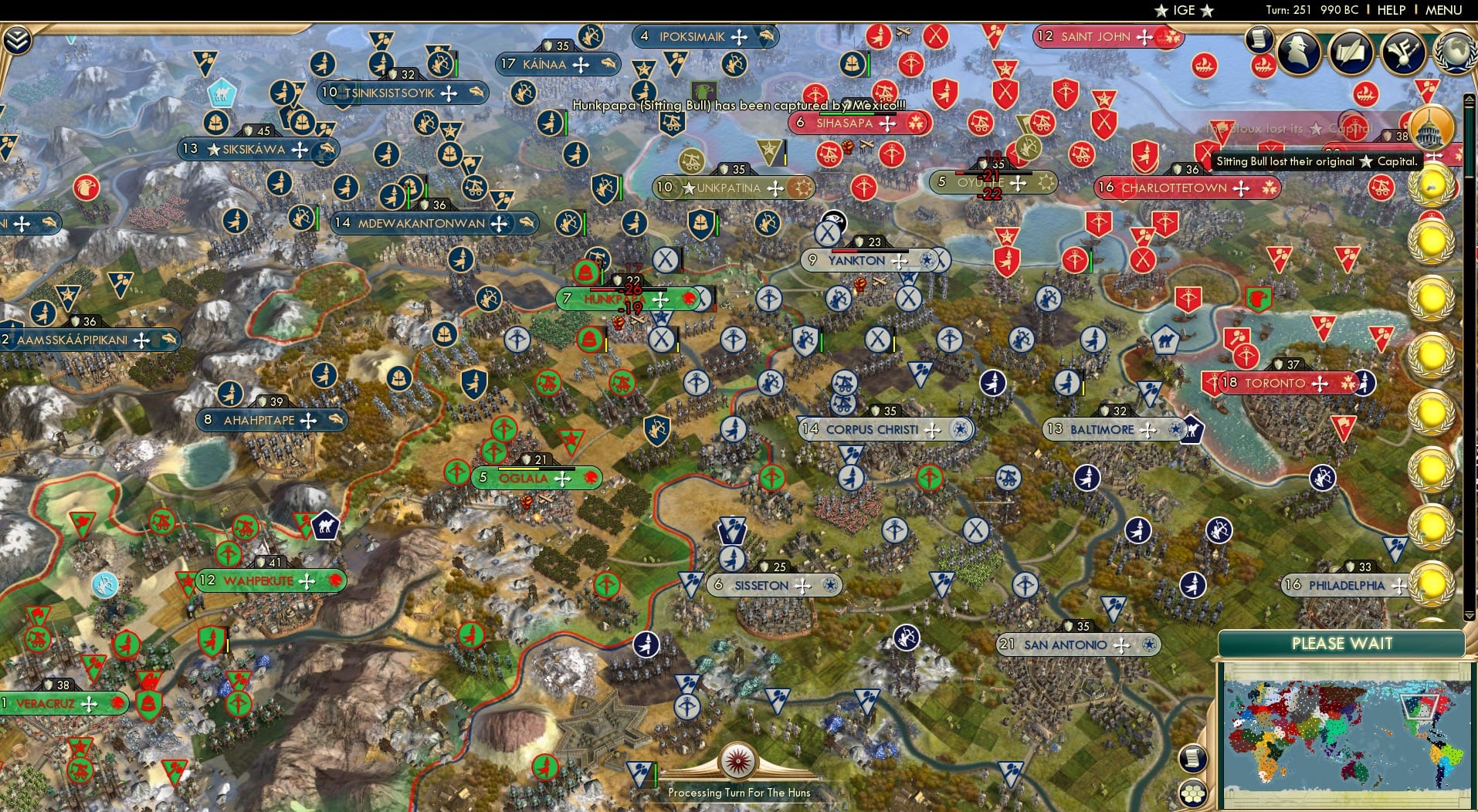This screenshot has height=812, width=1478.
Task: Select the Toronto city banner
Action: pos(1277,383)
